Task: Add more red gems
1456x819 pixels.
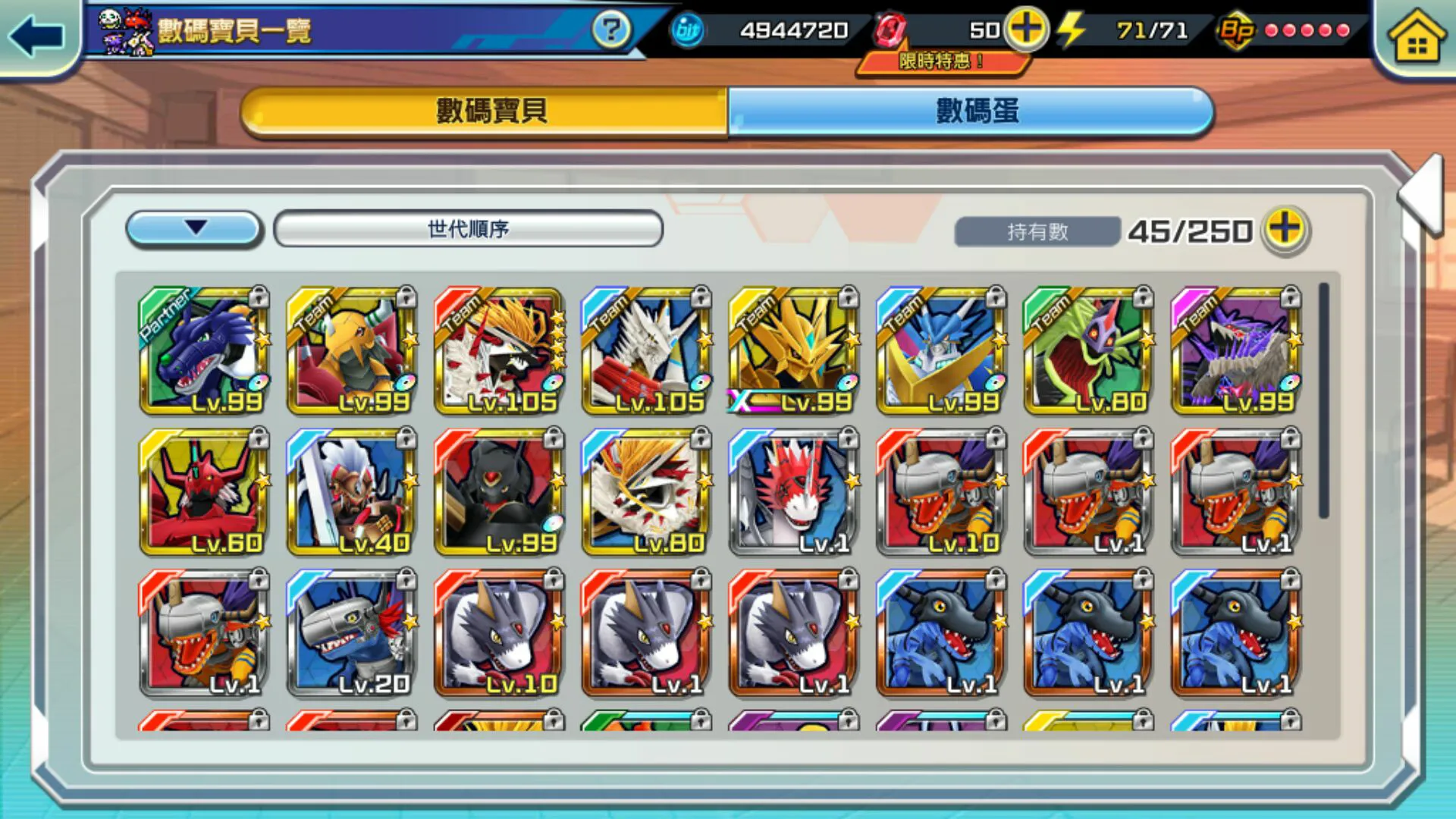Action: click(x=1025, y=30)
